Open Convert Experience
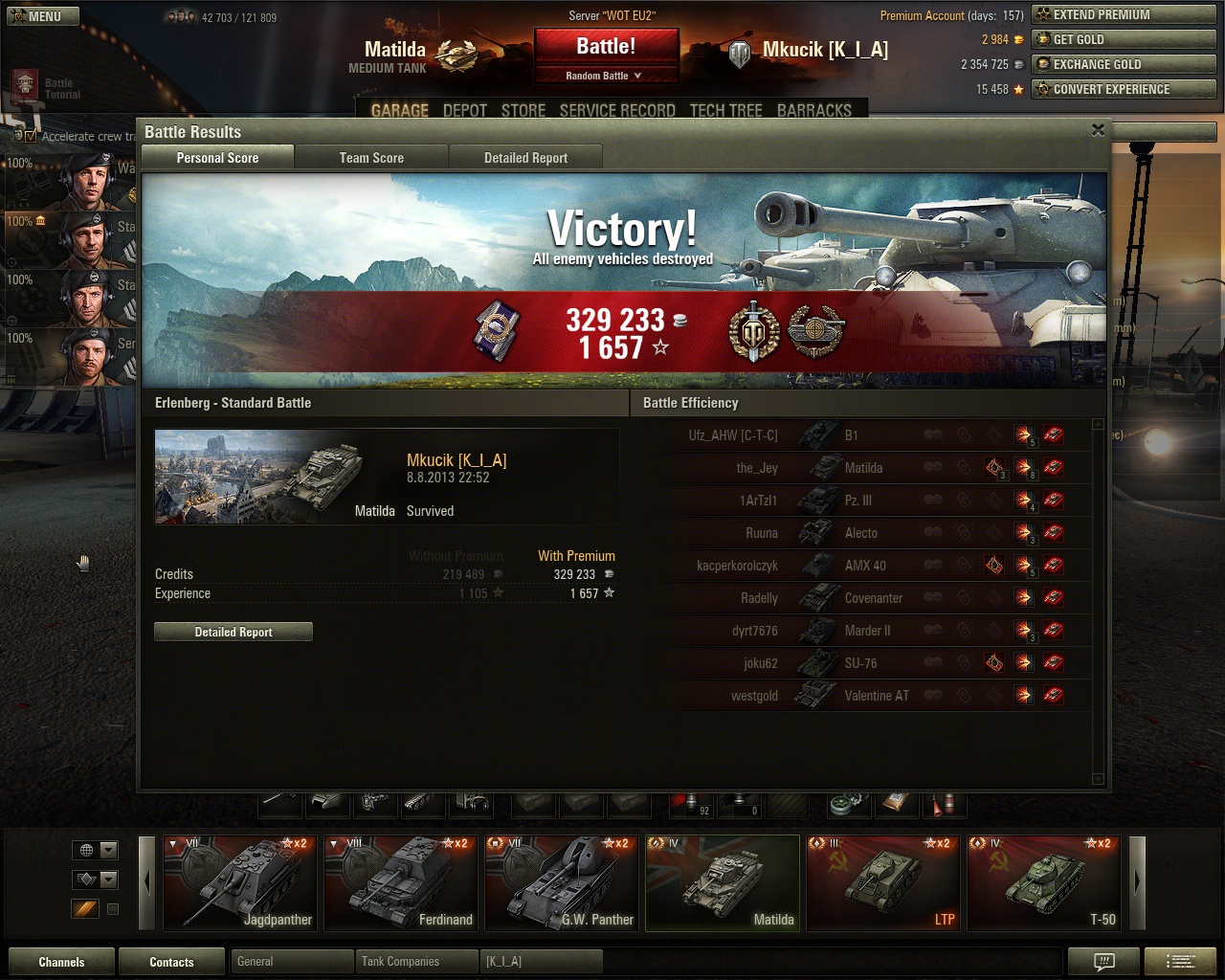 [1124, 89]
